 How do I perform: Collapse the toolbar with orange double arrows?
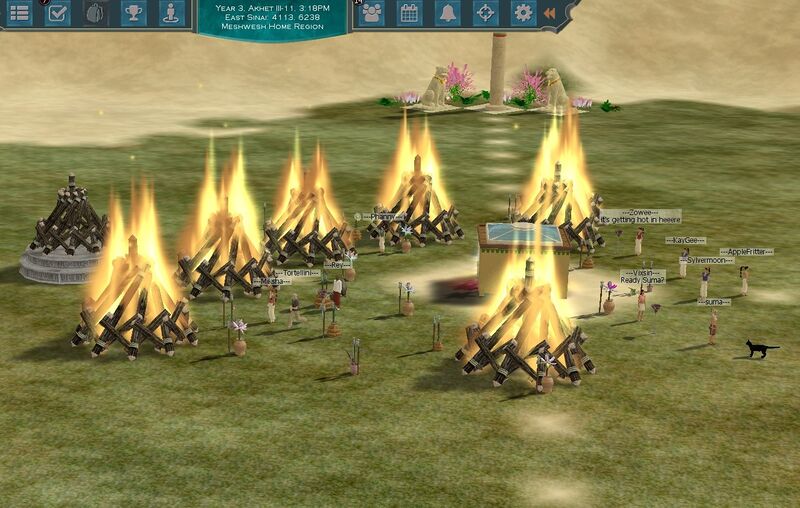549,13
